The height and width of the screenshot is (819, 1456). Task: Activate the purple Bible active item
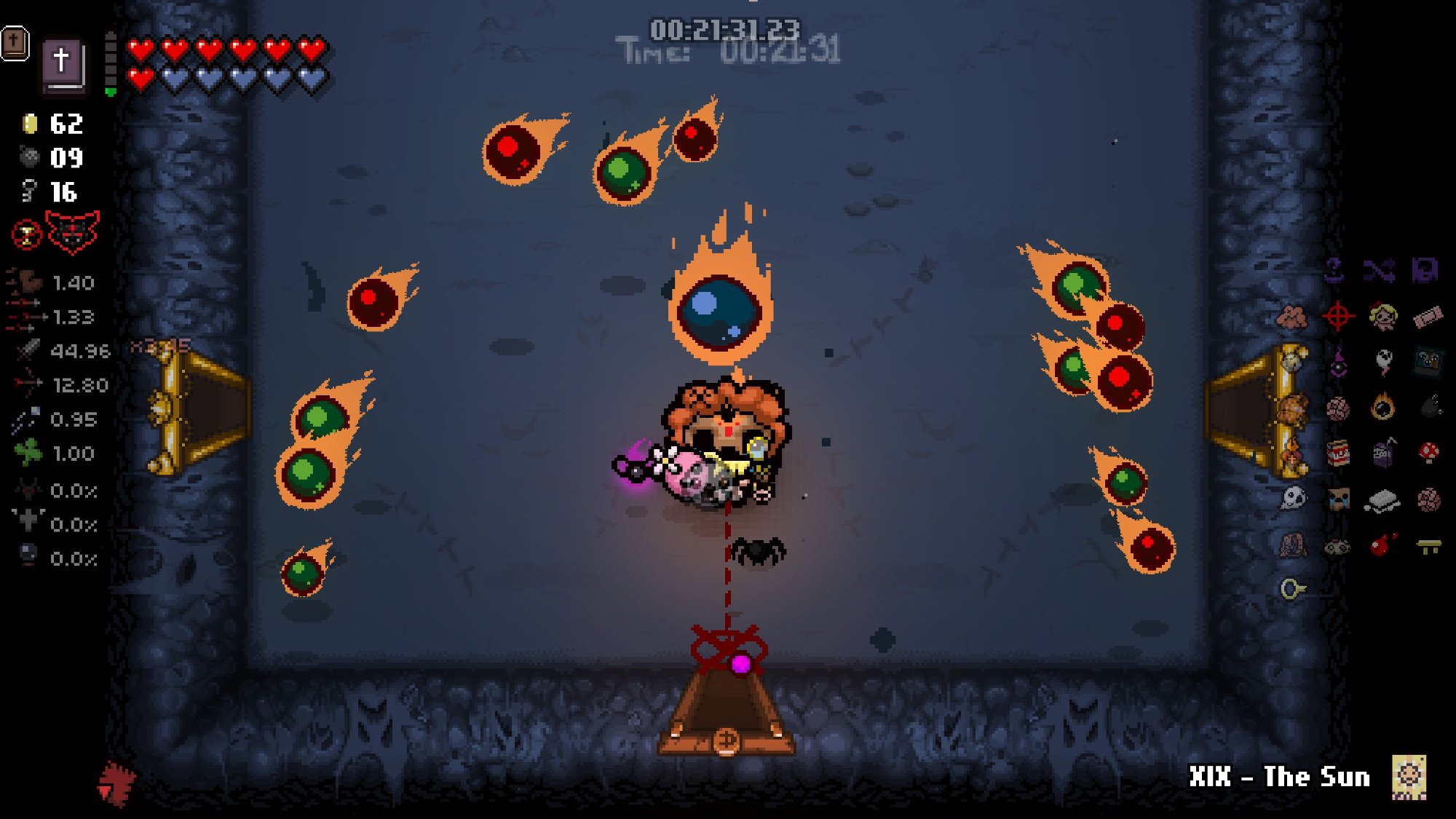pos(64,64)
